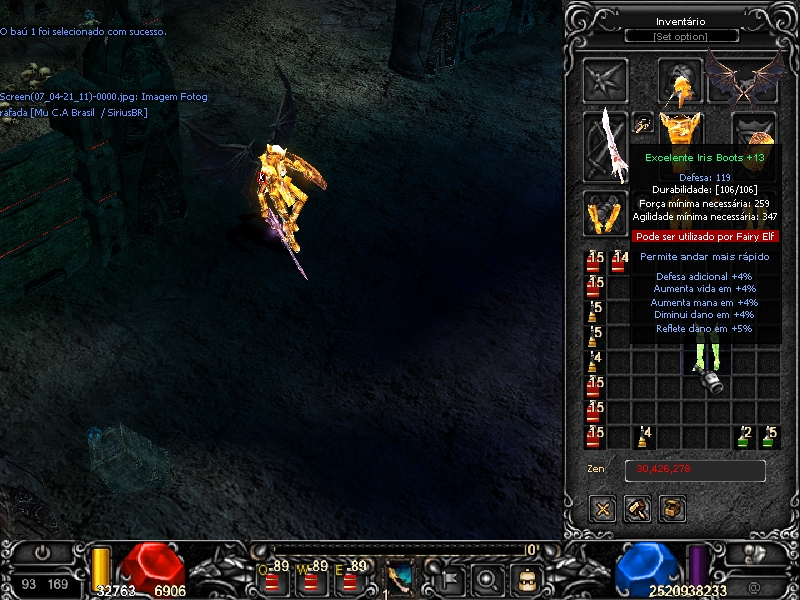
Task: Pick the red potion stack of 14
Action: [x=620, y=262]
